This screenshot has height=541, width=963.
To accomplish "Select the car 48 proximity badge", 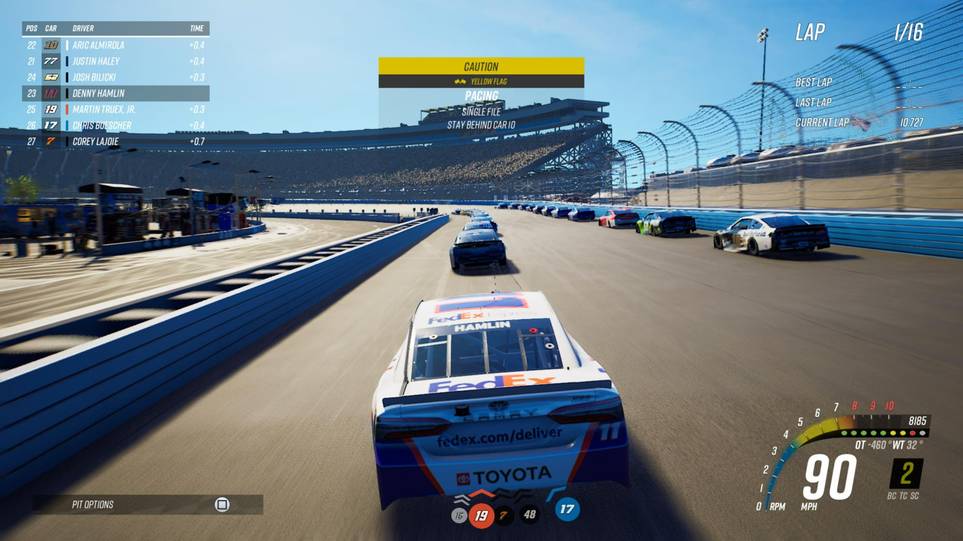I will pos(529,515).
